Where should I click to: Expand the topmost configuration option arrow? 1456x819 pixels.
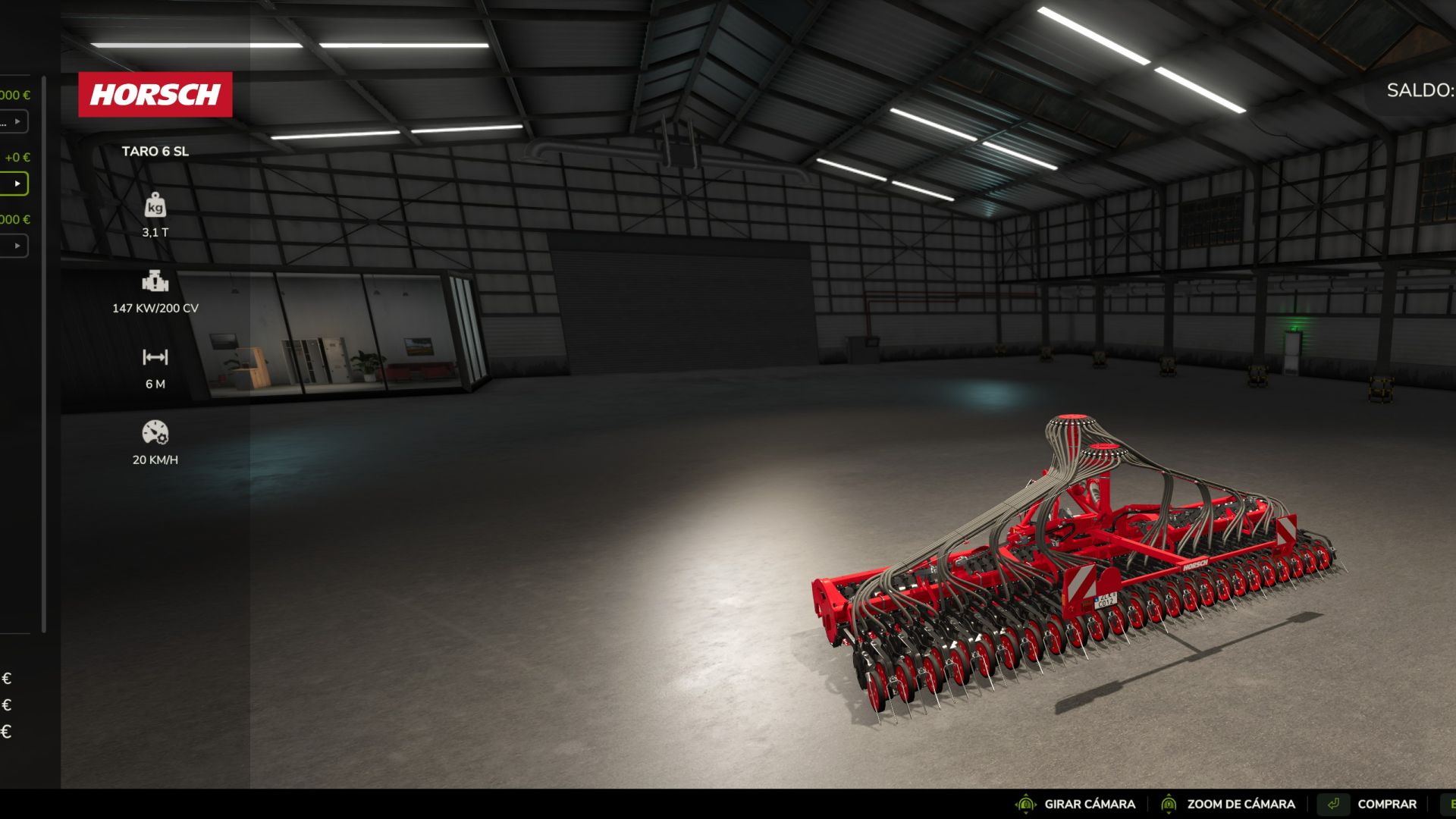[17, 121]
